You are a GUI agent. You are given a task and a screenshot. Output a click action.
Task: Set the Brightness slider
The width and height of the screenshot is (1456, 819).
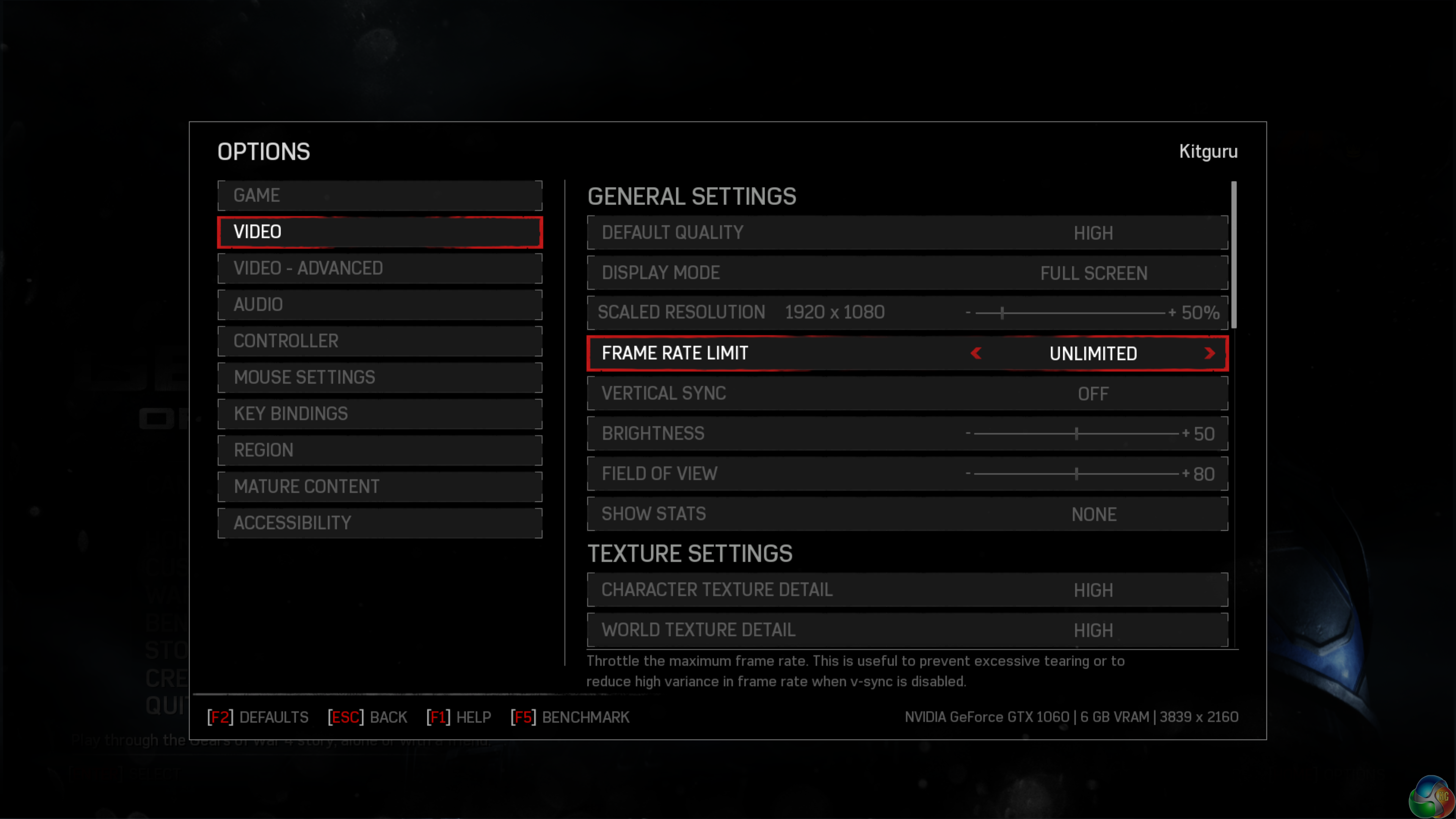tap(1076, 433)
